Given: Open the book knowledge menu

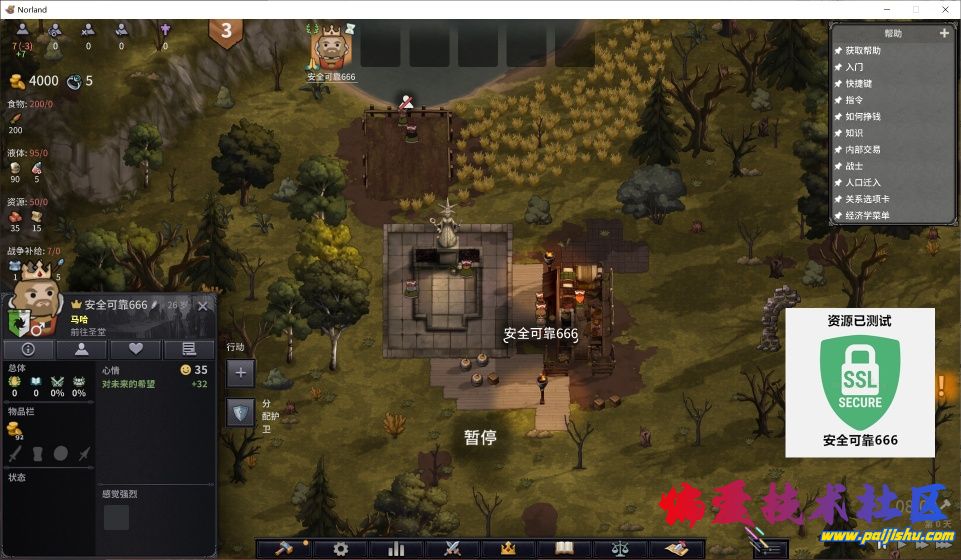Looking at the screenshot, I should (565, 548).
